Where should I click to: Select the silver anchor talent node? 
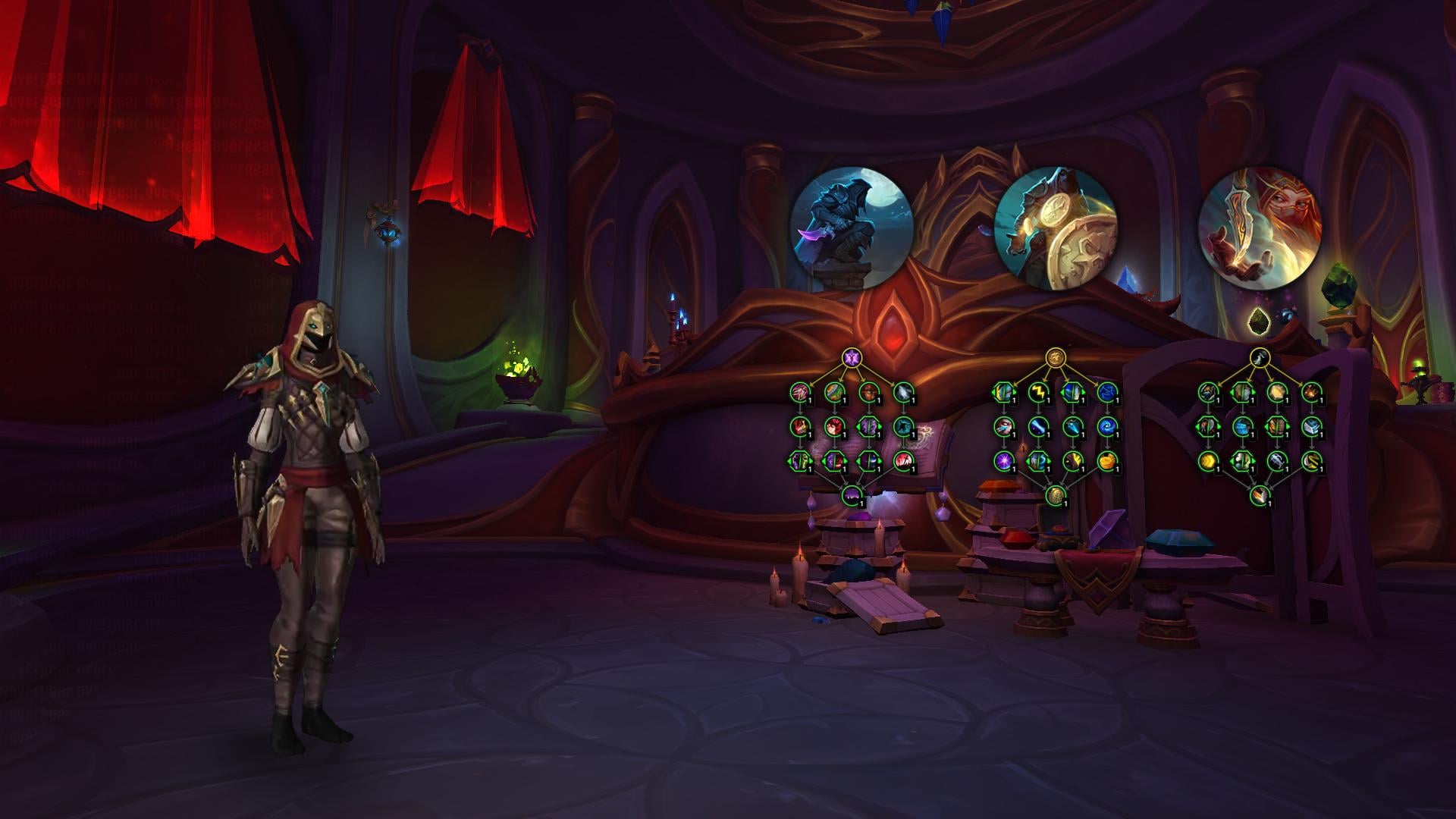1277,460
